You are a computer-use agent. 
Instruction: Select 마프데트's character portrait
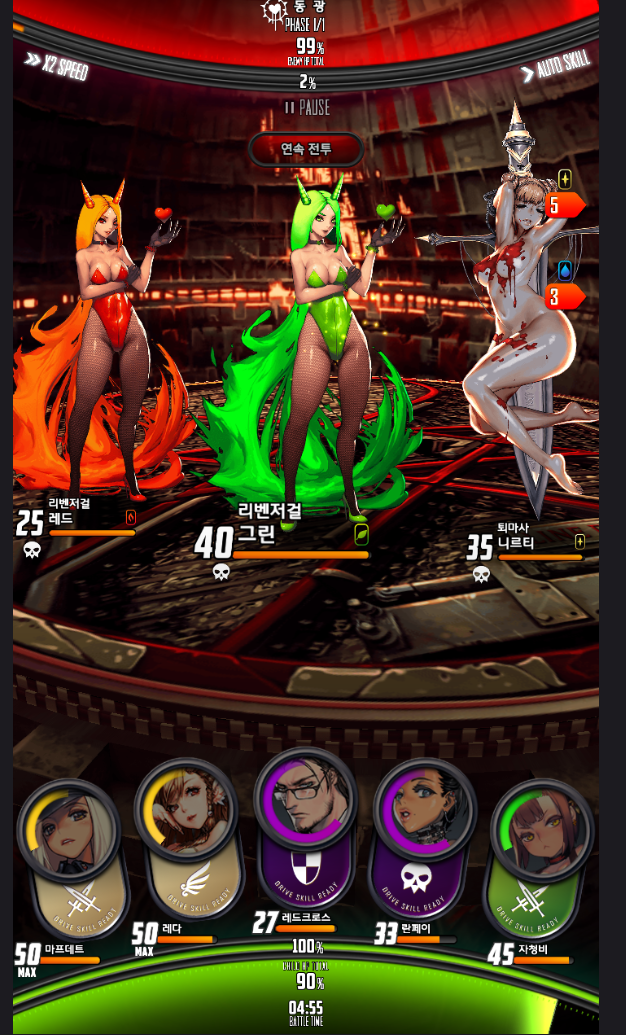point(68,829)
